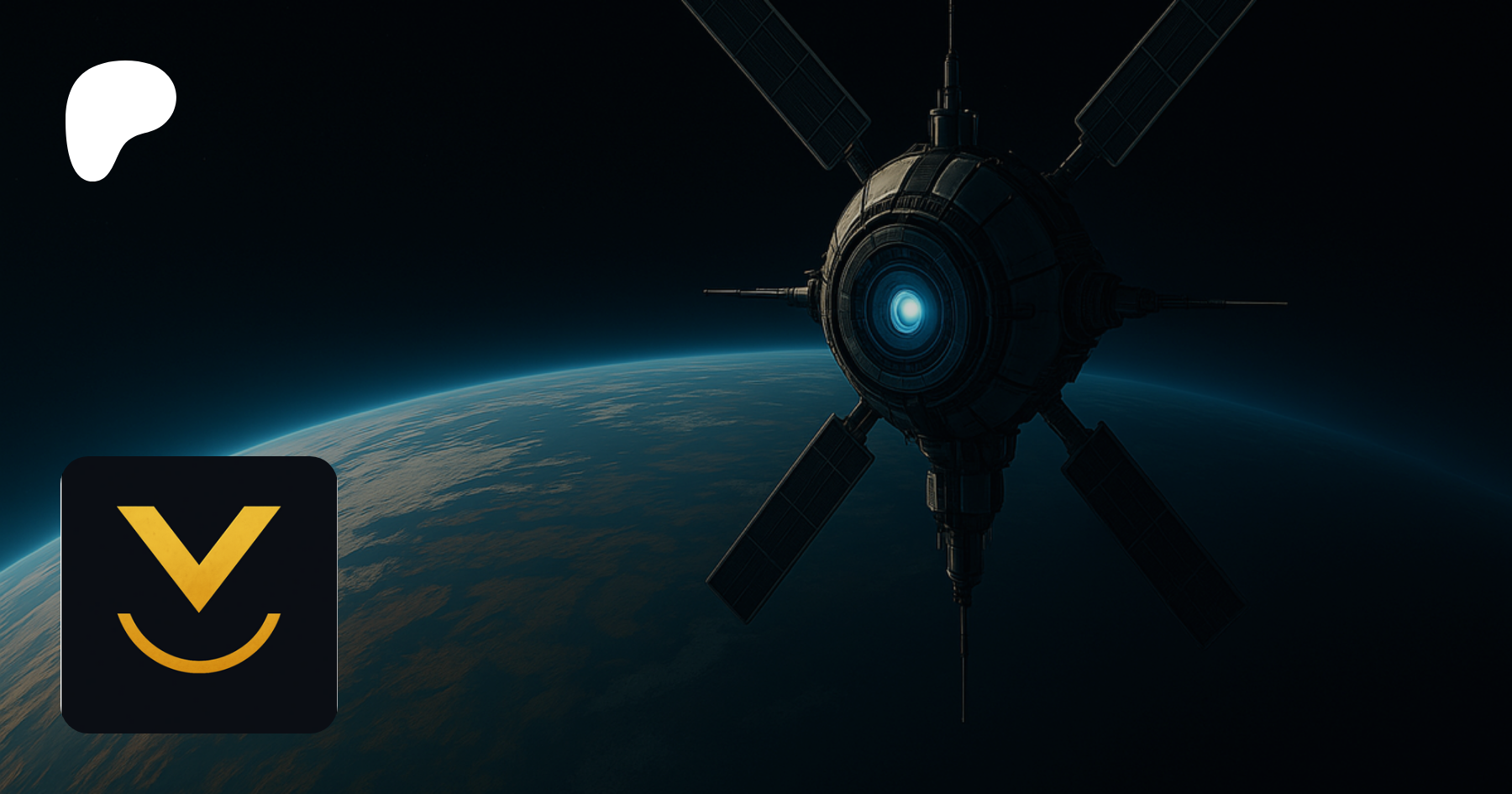Image resolution: width=1512 pixels, height=794 pixels.
Task: Open the gold V creator avatar
Action: pos(199,594)
